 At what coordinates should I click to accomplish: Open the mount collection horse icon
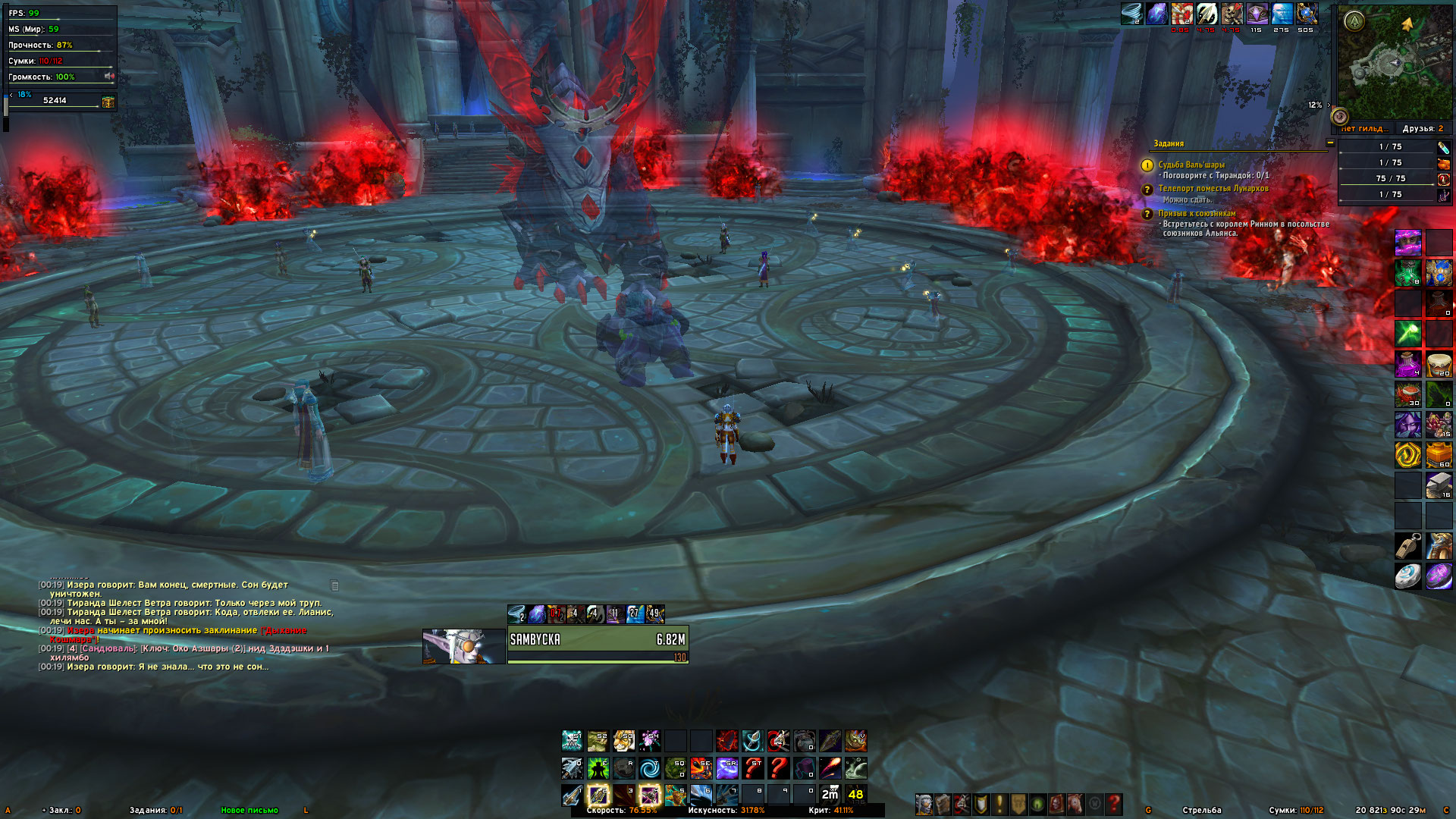tap(1075, 804)
